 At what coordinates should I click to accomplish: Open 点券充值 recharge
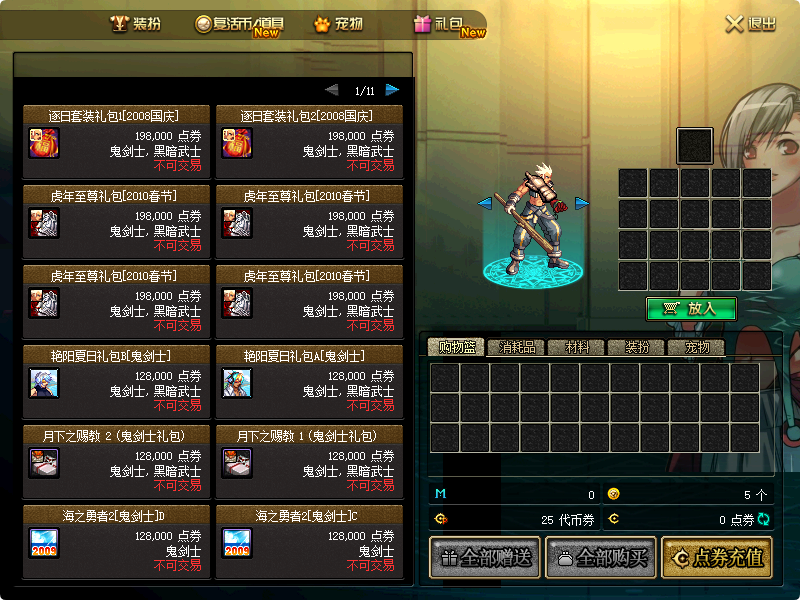coord(718,558)
